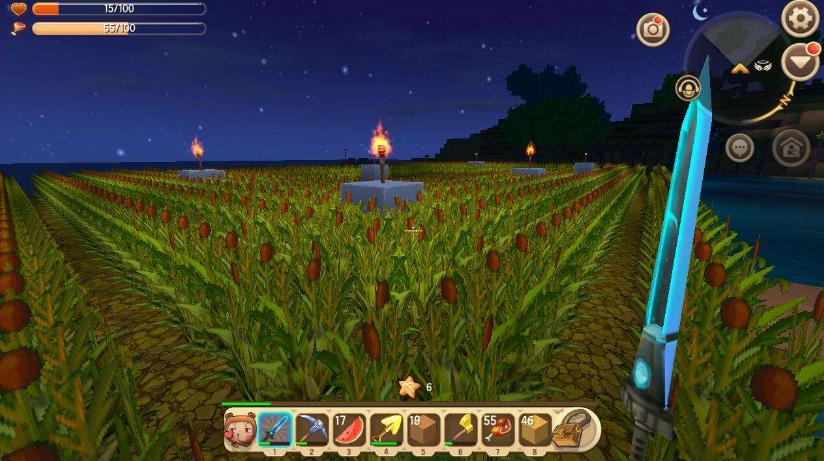Screen dimensions: 824x461
Task: Take a screenshot with the camera button
Action: tap(653, 29)
